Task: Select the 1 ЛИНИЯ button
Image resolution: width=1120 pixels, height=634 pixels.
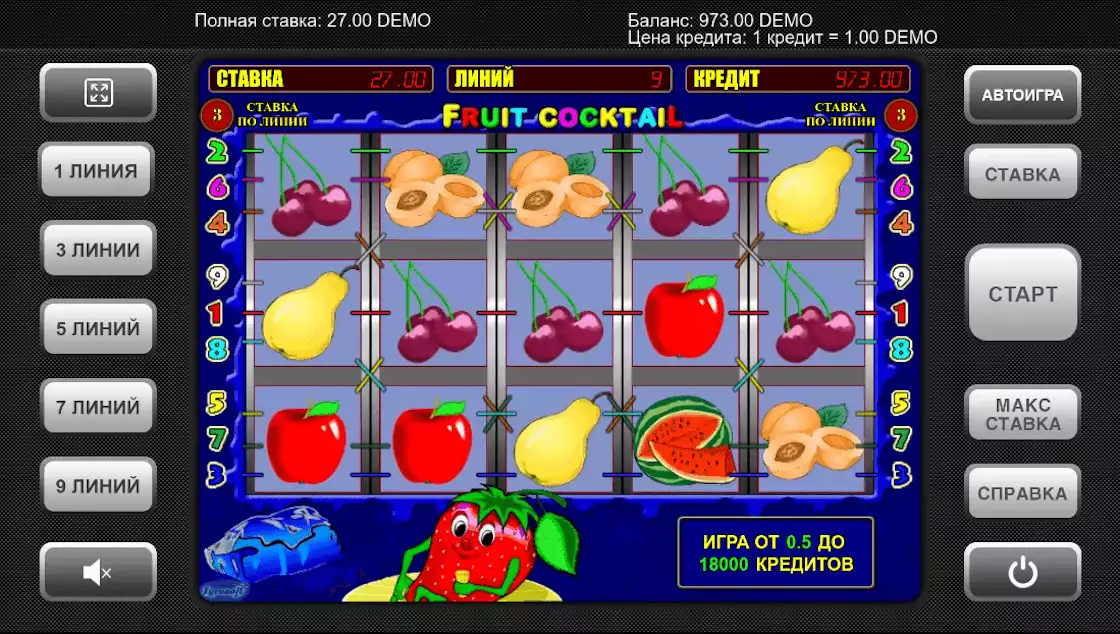Action: click(96, 171)
